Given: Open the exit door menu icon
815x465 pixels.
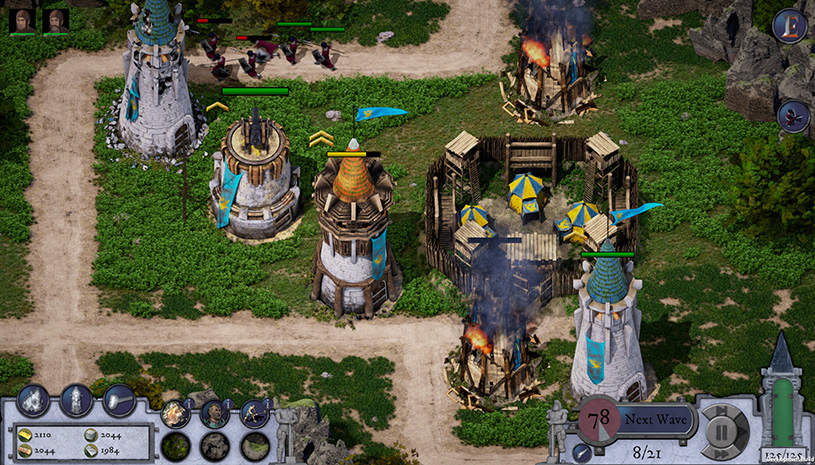Looking at the screenshot, I should (790, 26).
